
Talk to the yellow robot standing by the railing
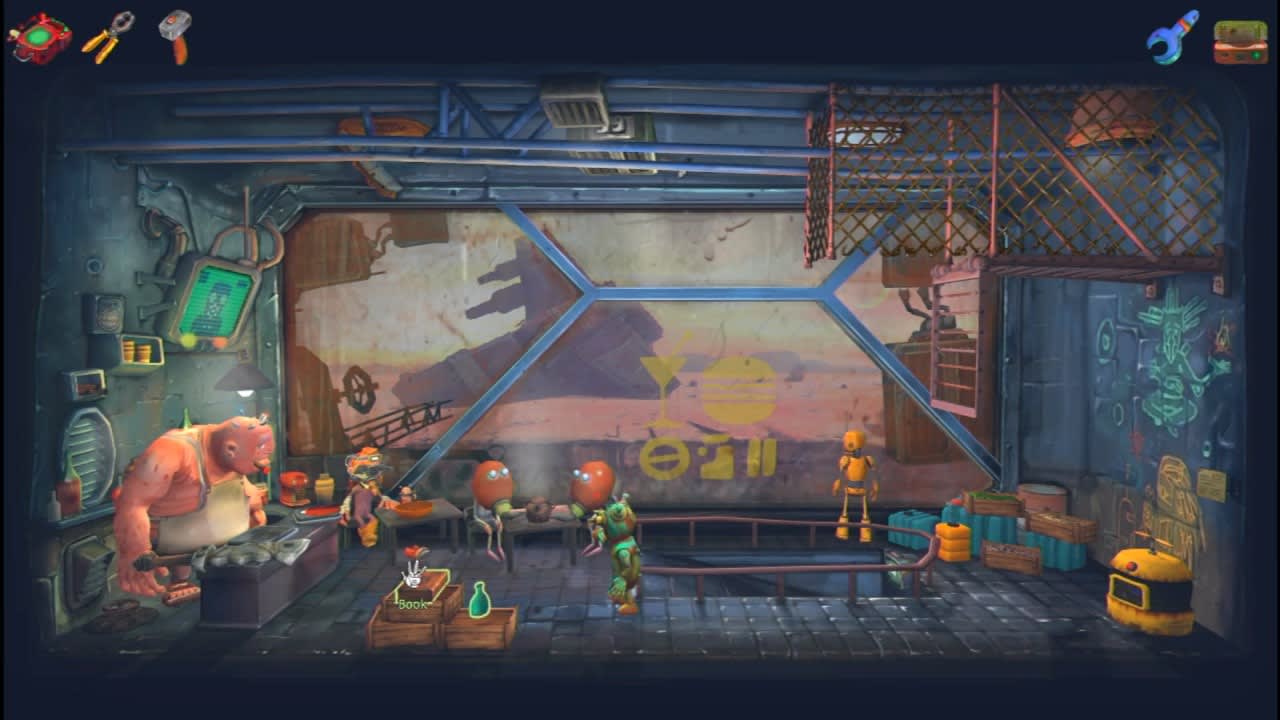tap(852, 480)
